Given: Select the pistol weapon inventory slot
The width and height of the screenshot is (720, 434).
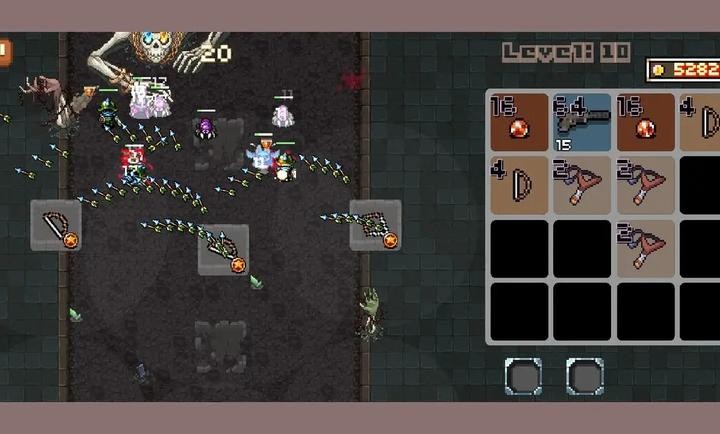Looking at the screenshot, I should pyautogui.click(x=582, y=122).
